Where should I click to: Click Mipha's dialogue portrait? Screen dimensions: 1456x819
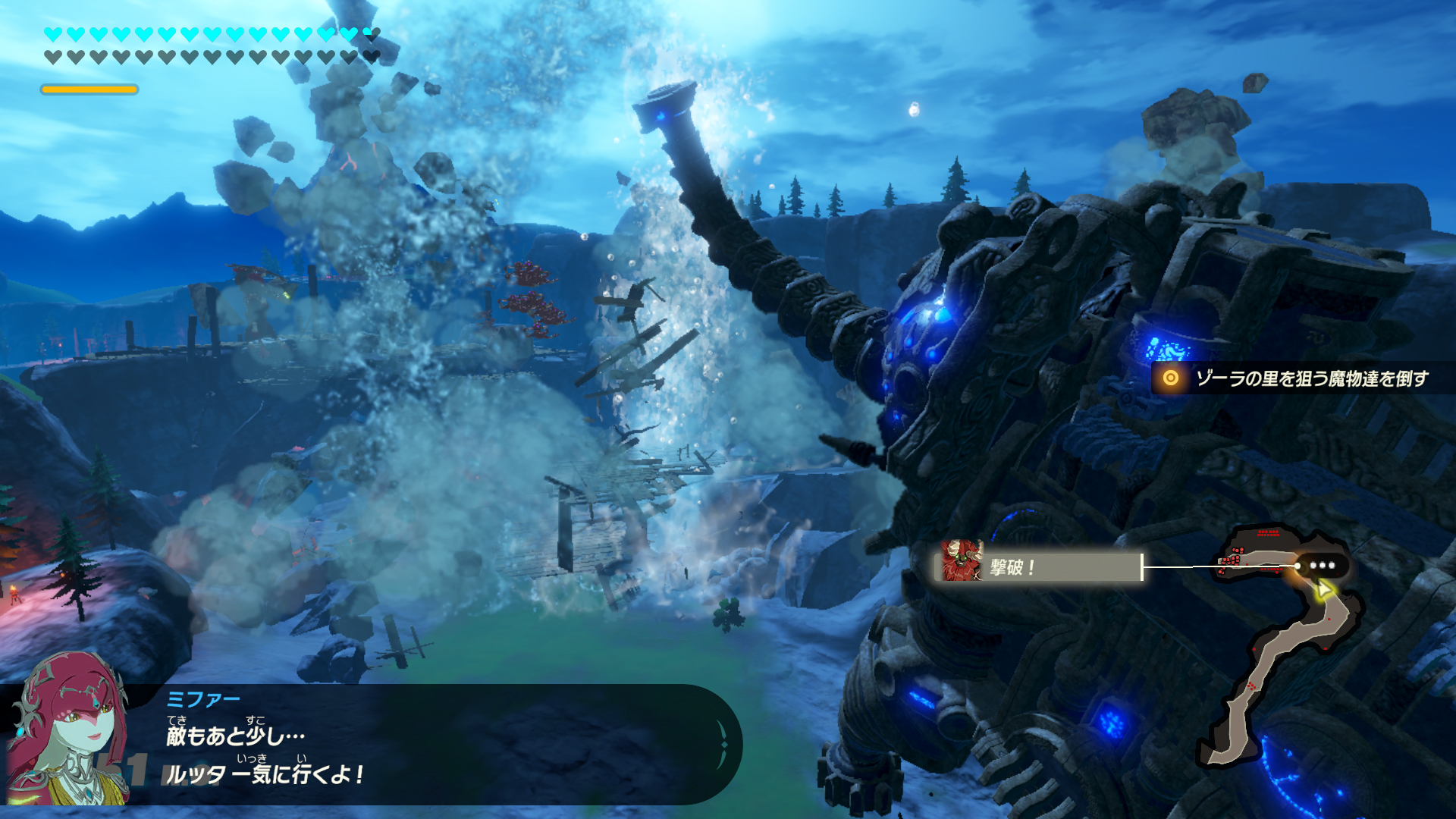coord(68,732)
